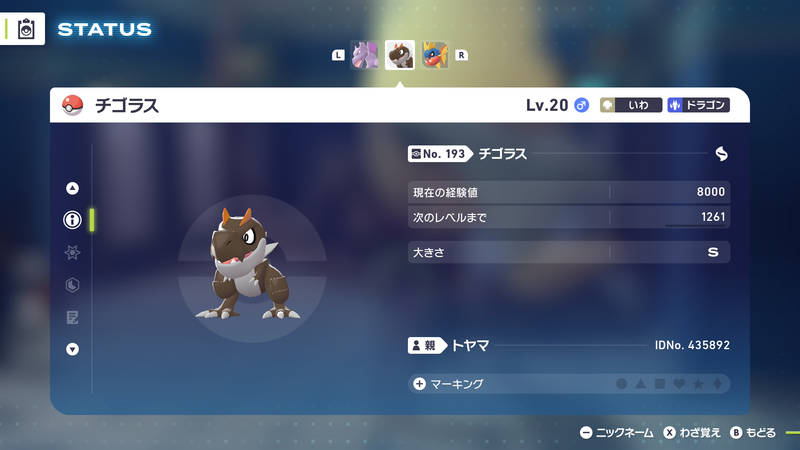Image resolution: width=800 pixels, height=450 pixels.
Task: Open the hexagon page tab
Action: (x=72, y=285)
